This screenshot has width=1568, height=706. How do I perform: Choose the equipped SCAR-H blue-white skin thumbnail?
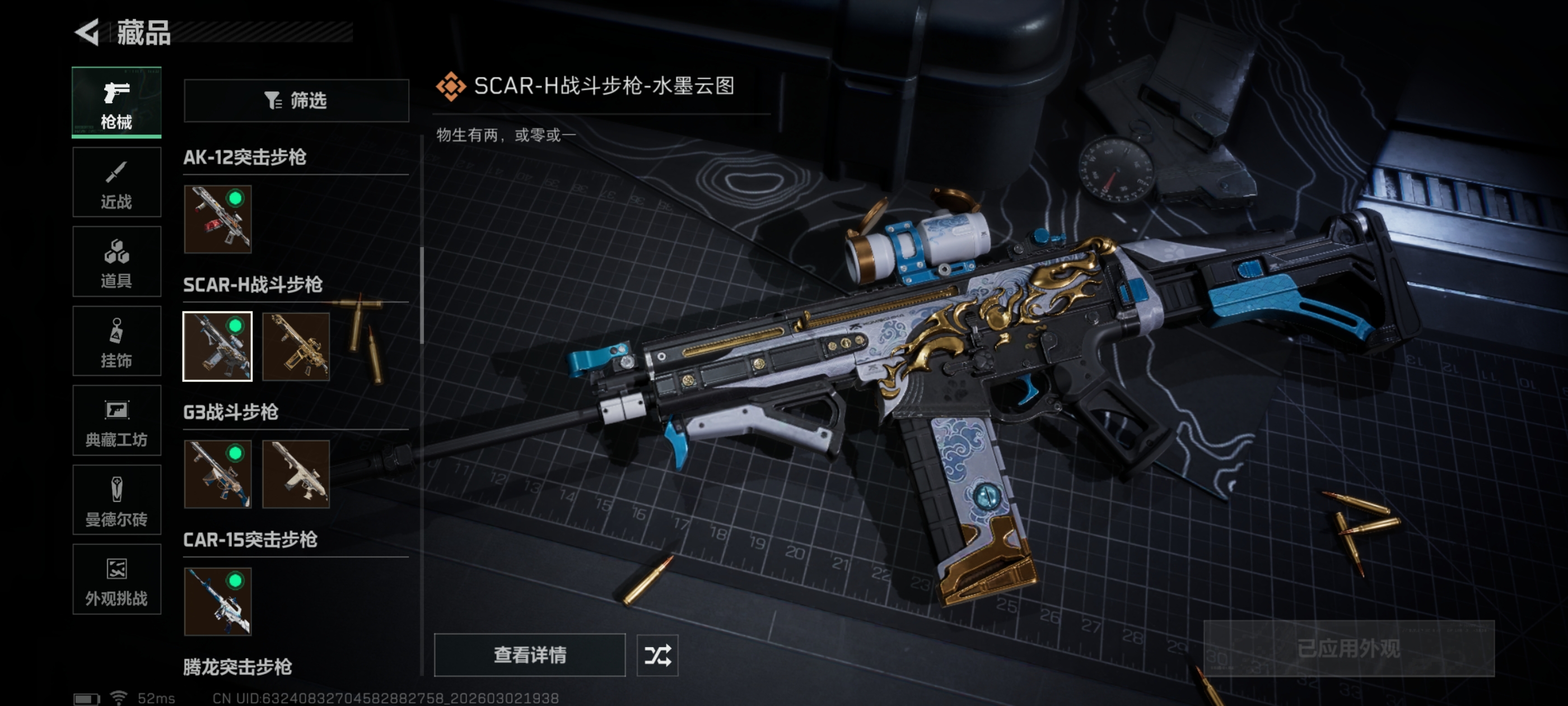click(218, 347)
